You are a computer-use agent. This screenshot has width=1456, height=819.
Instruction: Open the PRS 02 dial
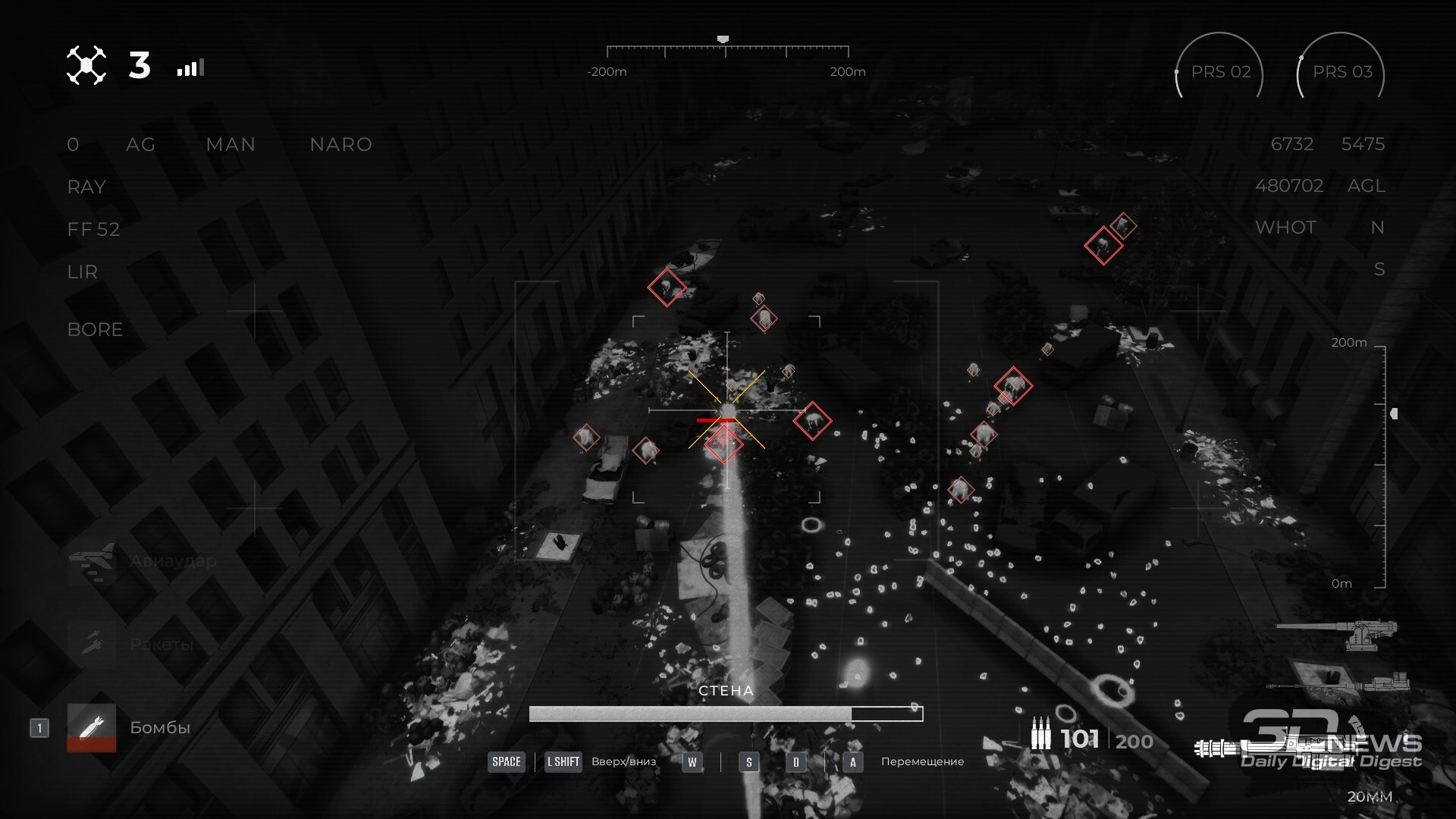[x=1219, y=72]
